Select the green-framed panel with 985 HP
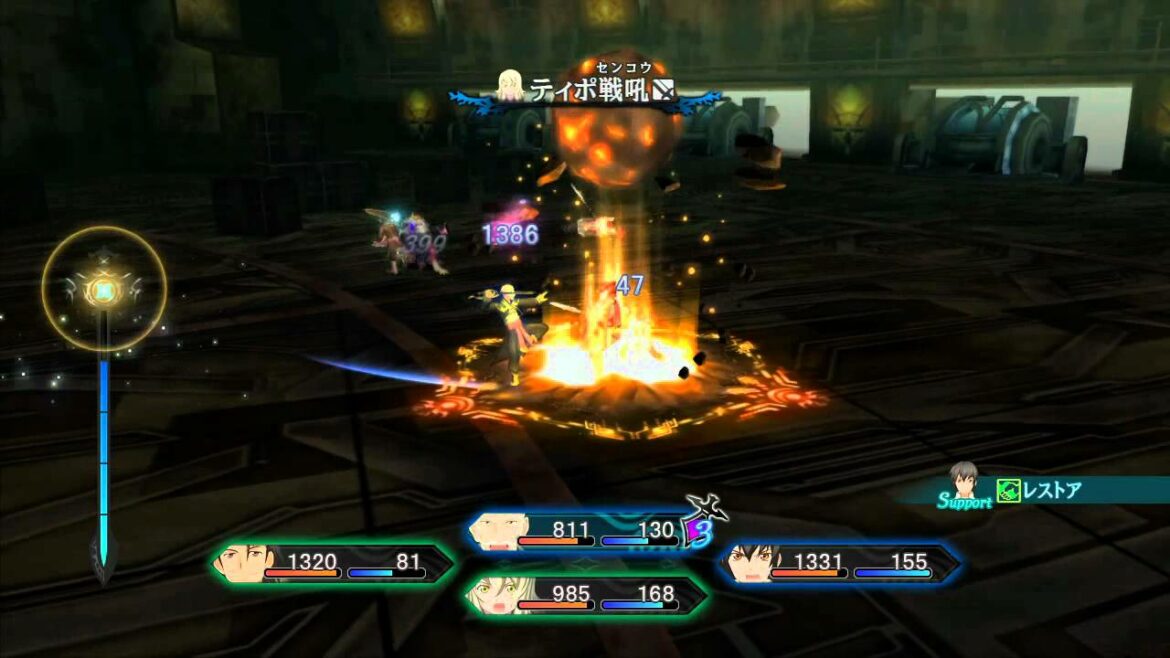 (586, 596)
